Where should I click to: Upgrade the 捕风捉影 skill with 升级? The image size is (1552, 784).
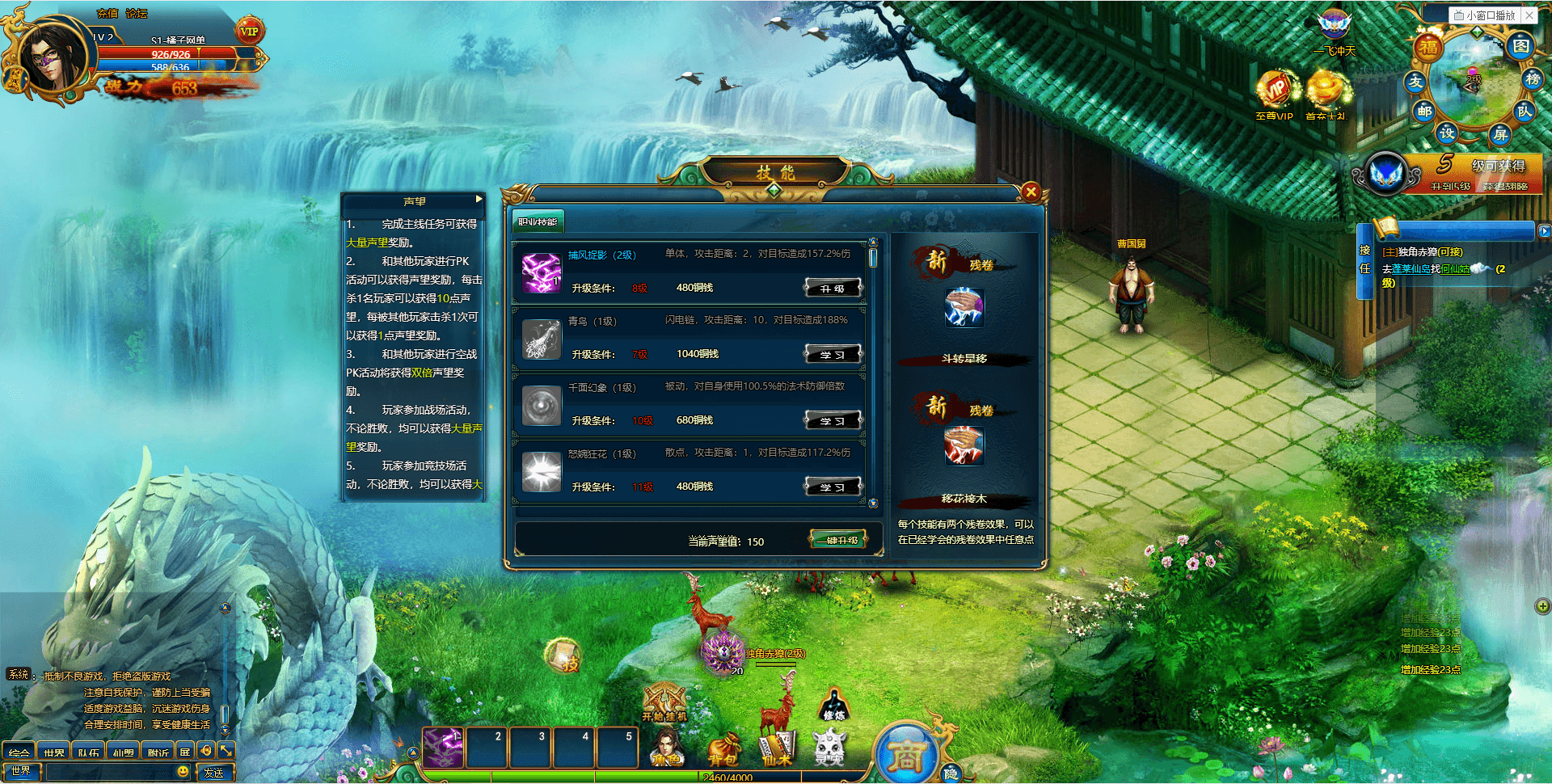click(x=833, y=288)
